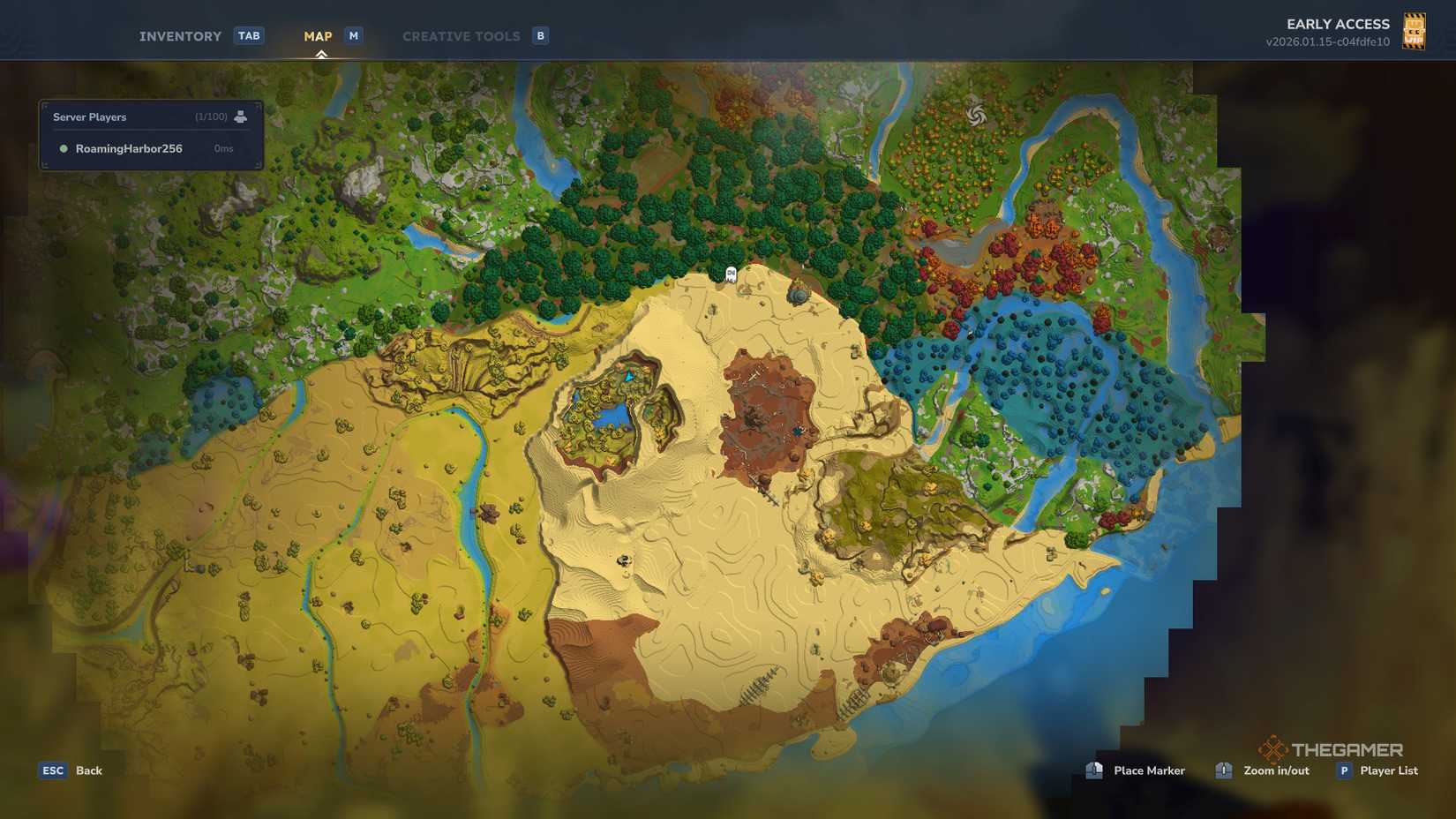The width and height of the screenshot is (1456, 819).
Task: Click the key icon next to Place Marker
Action: 1094,770
